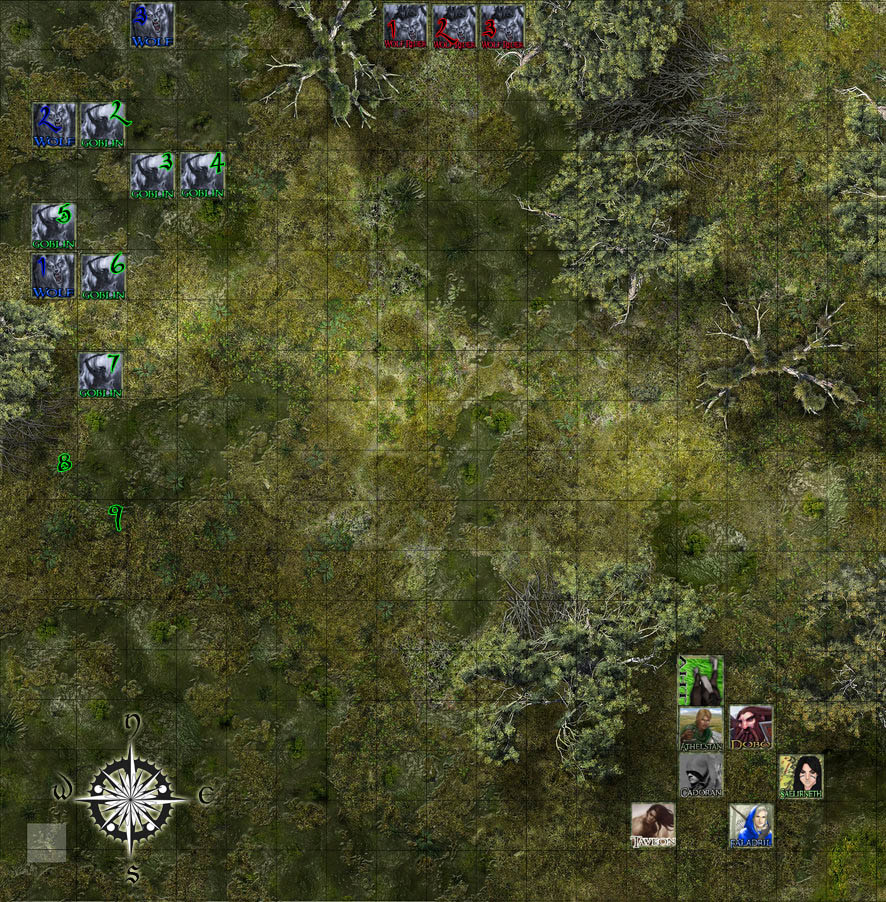Pick the Goblin 2 token
Image resolution: width=886 pixels, height=902 pixels.
(x=102, y=124)
